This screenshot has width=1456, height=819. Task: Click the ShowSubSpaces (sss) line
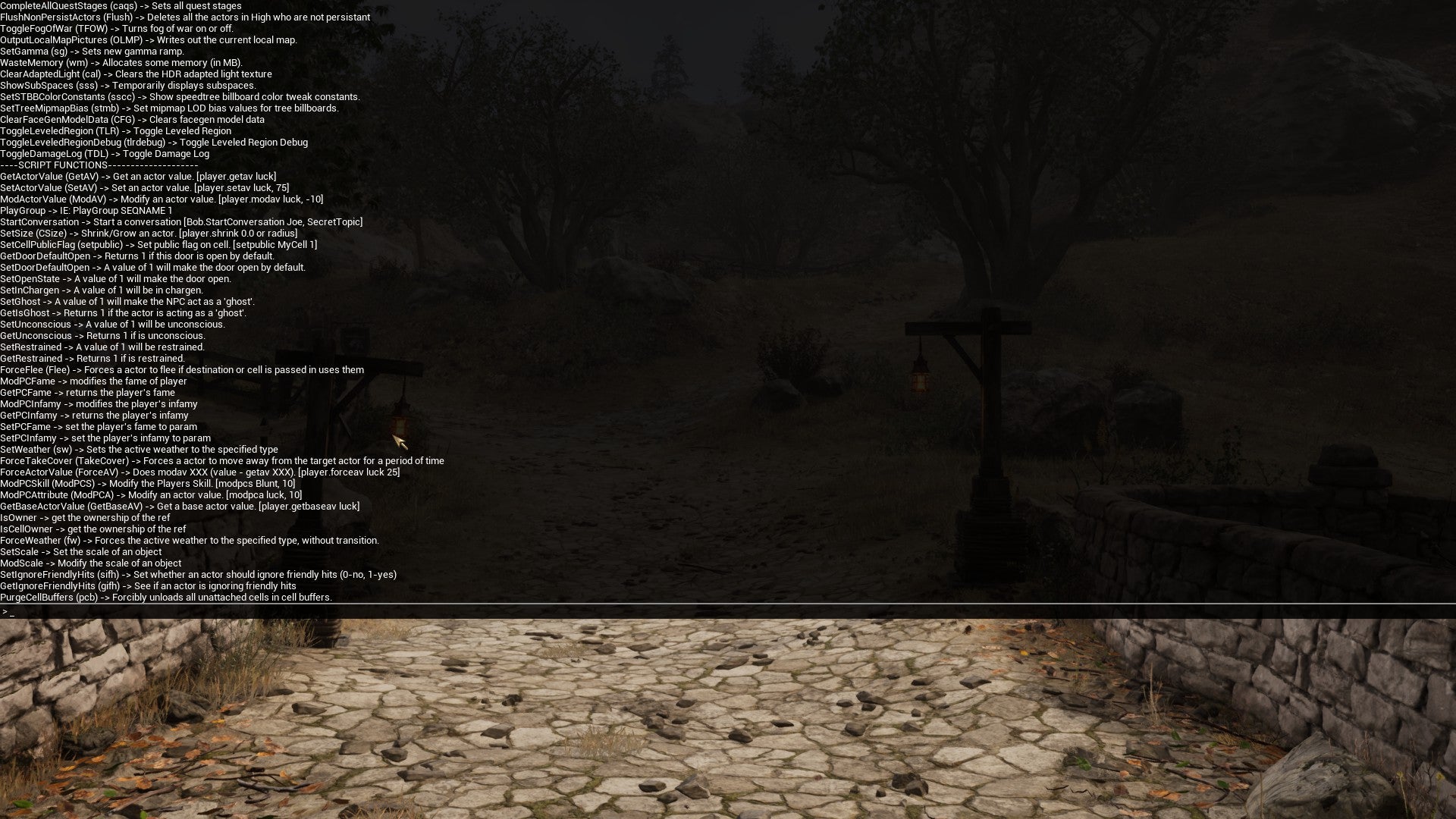click(x=129, y=85)
